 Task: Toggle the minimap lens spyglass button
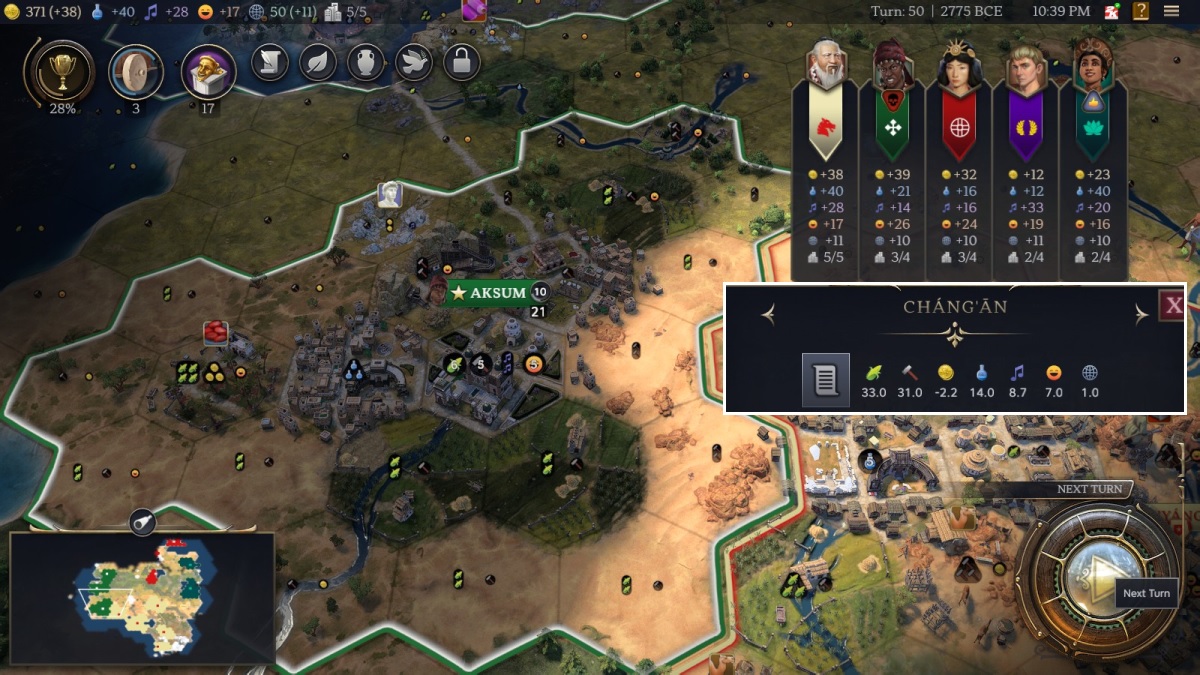click(x=142, y=521)
